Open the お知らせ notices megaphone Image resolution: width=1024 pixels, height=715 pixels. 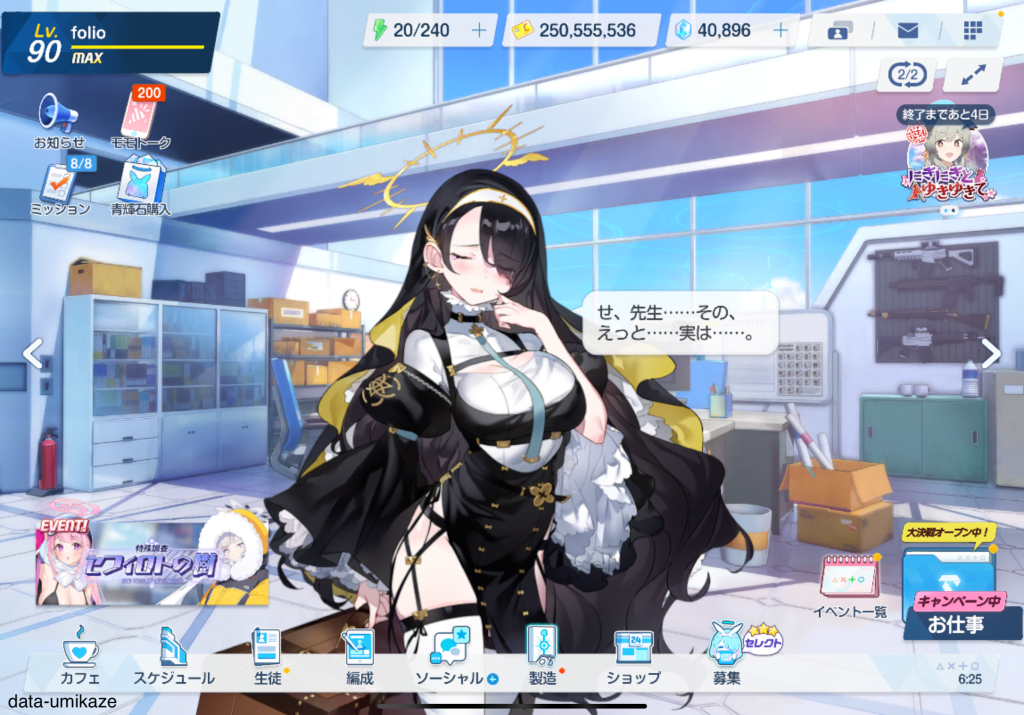click(59, 120)
